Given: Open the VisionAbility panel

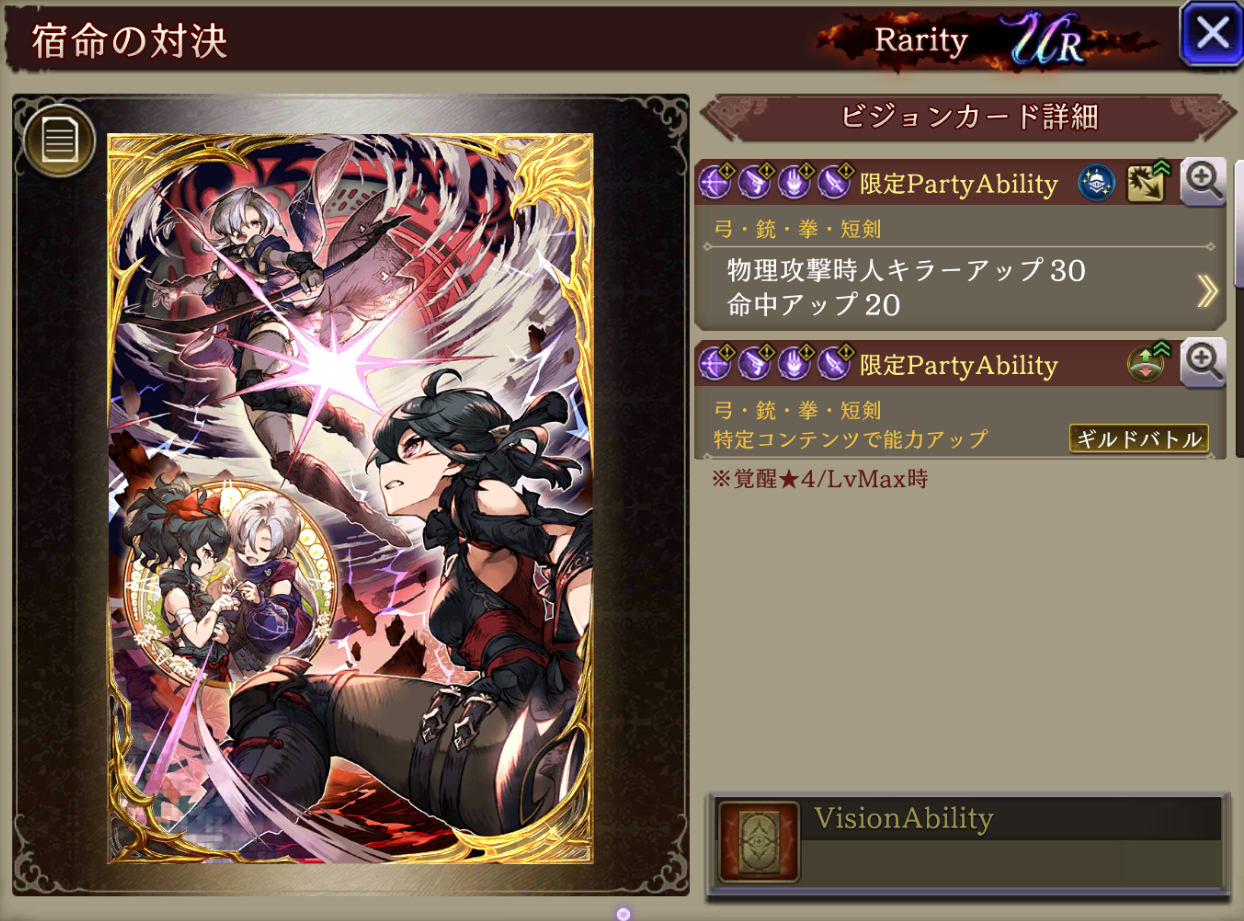Looking at the screenshot, I should (x=967, y=841).
